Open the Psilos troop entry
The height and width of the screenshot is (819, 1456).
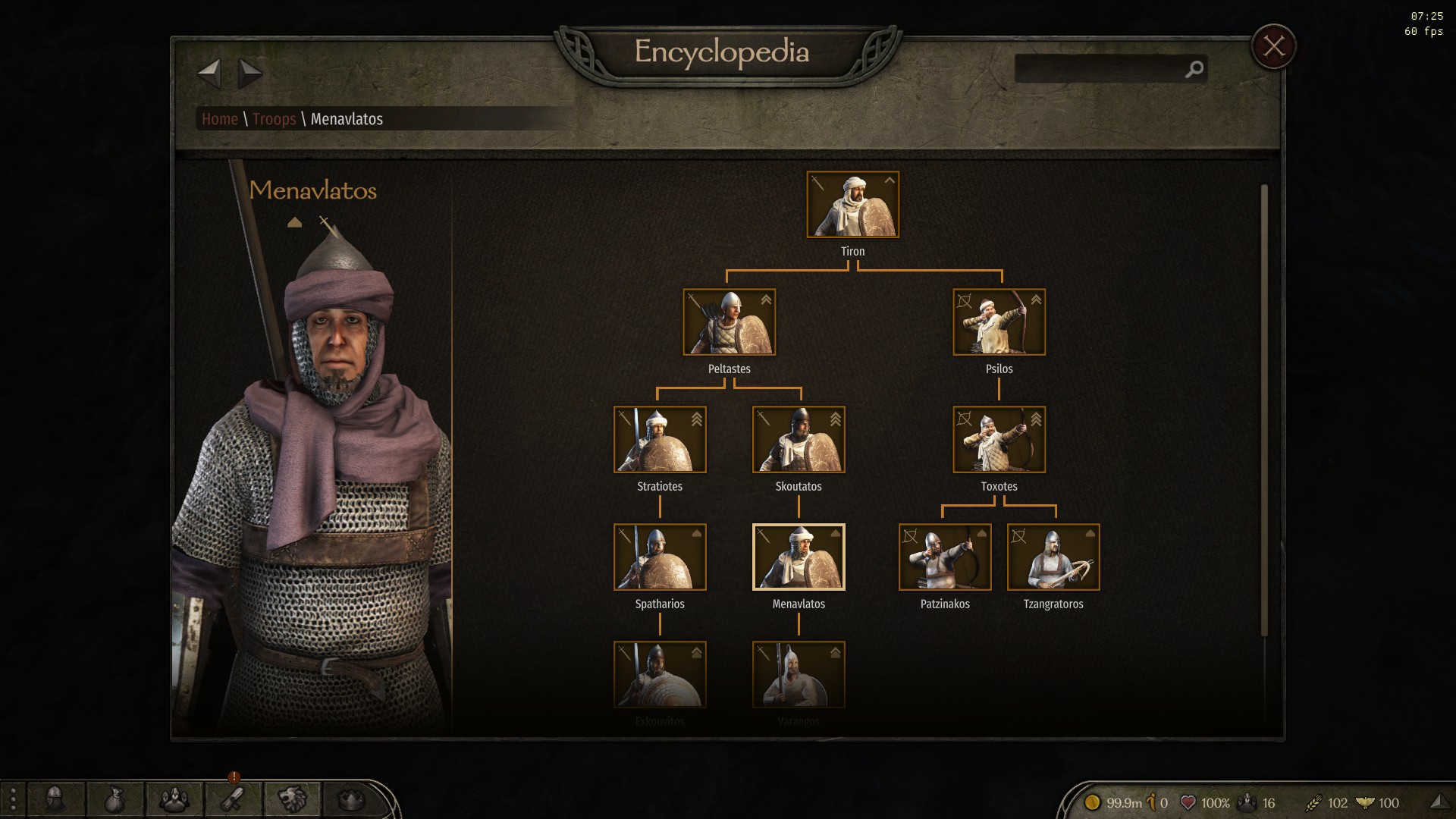999,322
